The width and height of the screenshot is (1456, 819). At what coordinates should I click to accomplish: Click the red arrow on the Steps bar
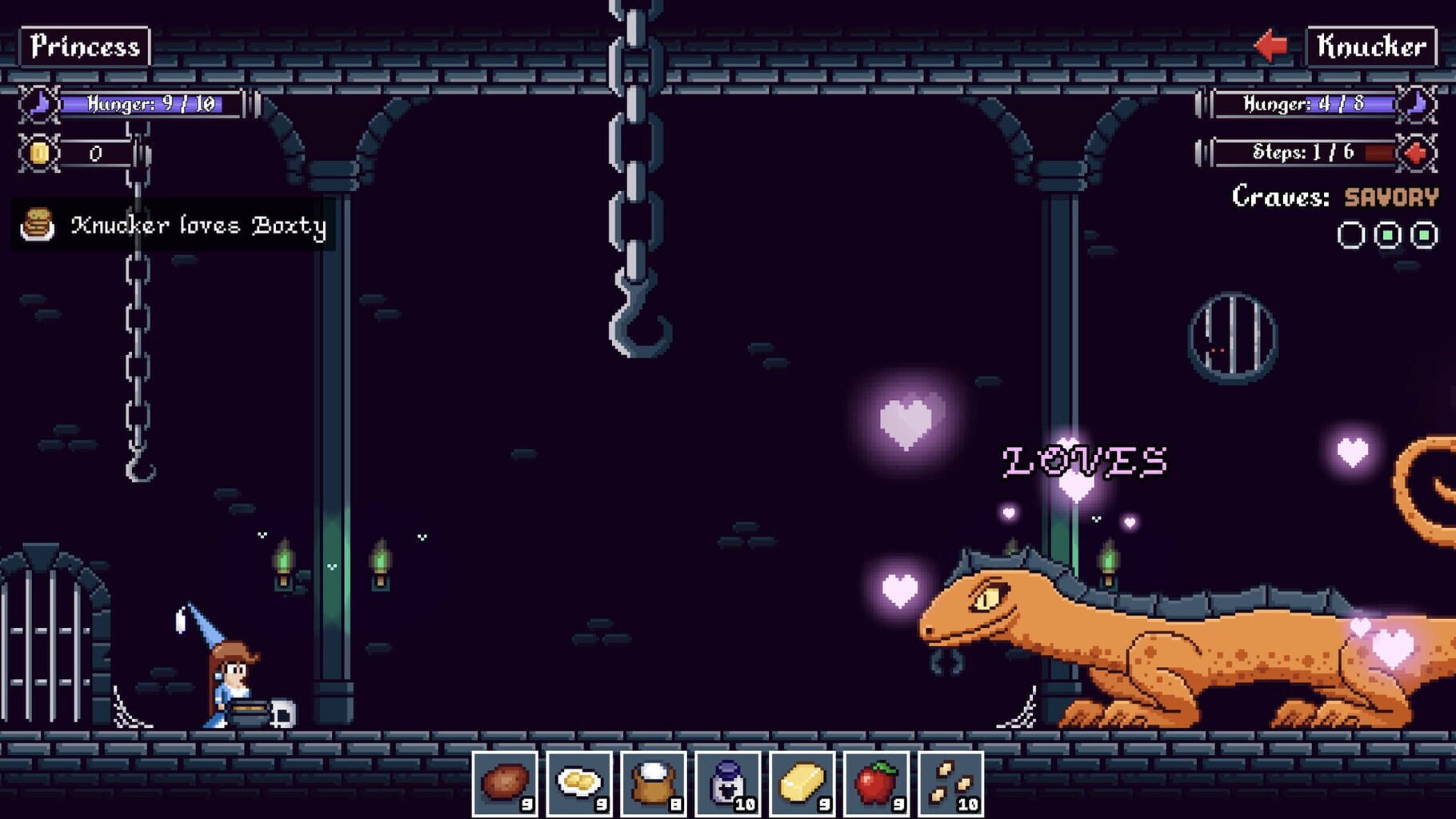click(x=1414, y=154)
